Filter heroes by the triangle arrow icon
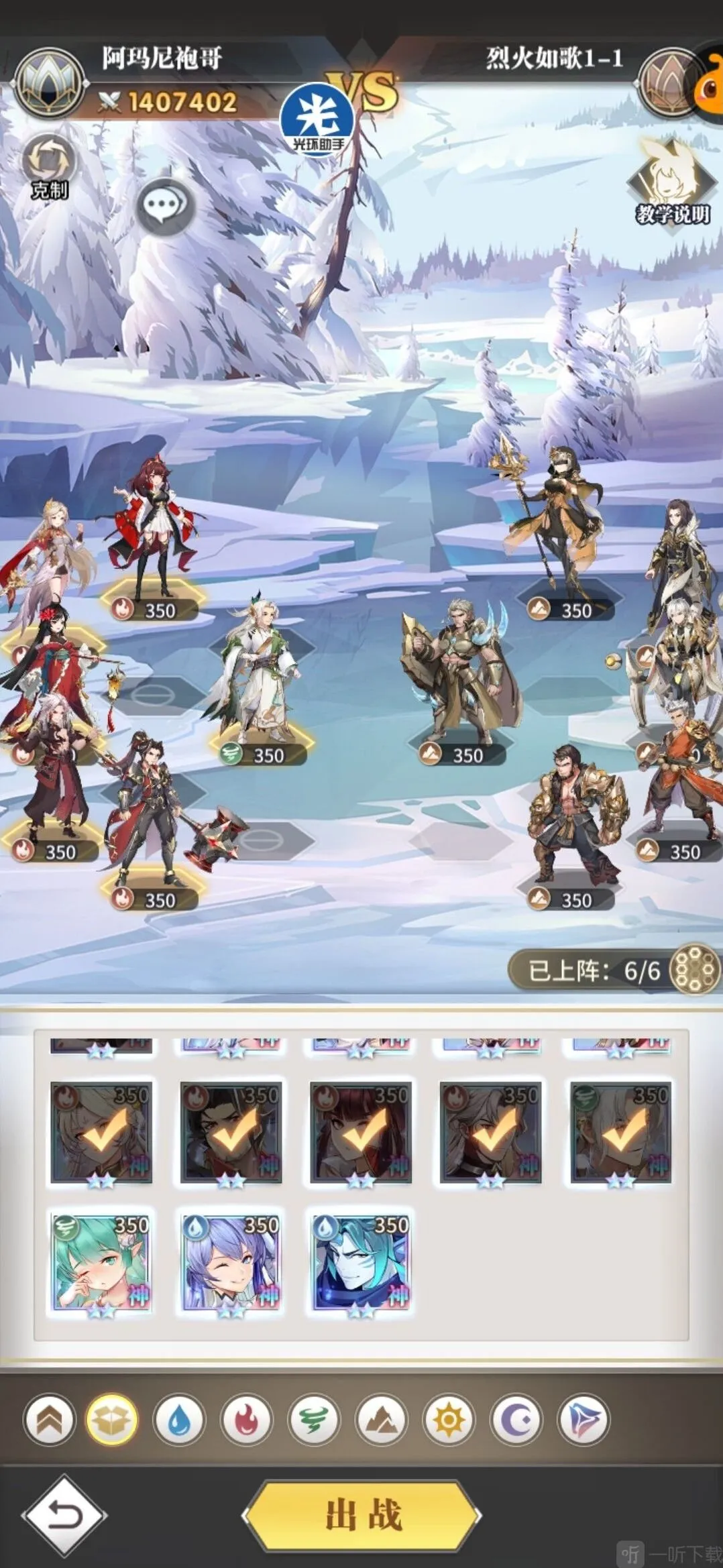723x1568 pixels. 583,1420
